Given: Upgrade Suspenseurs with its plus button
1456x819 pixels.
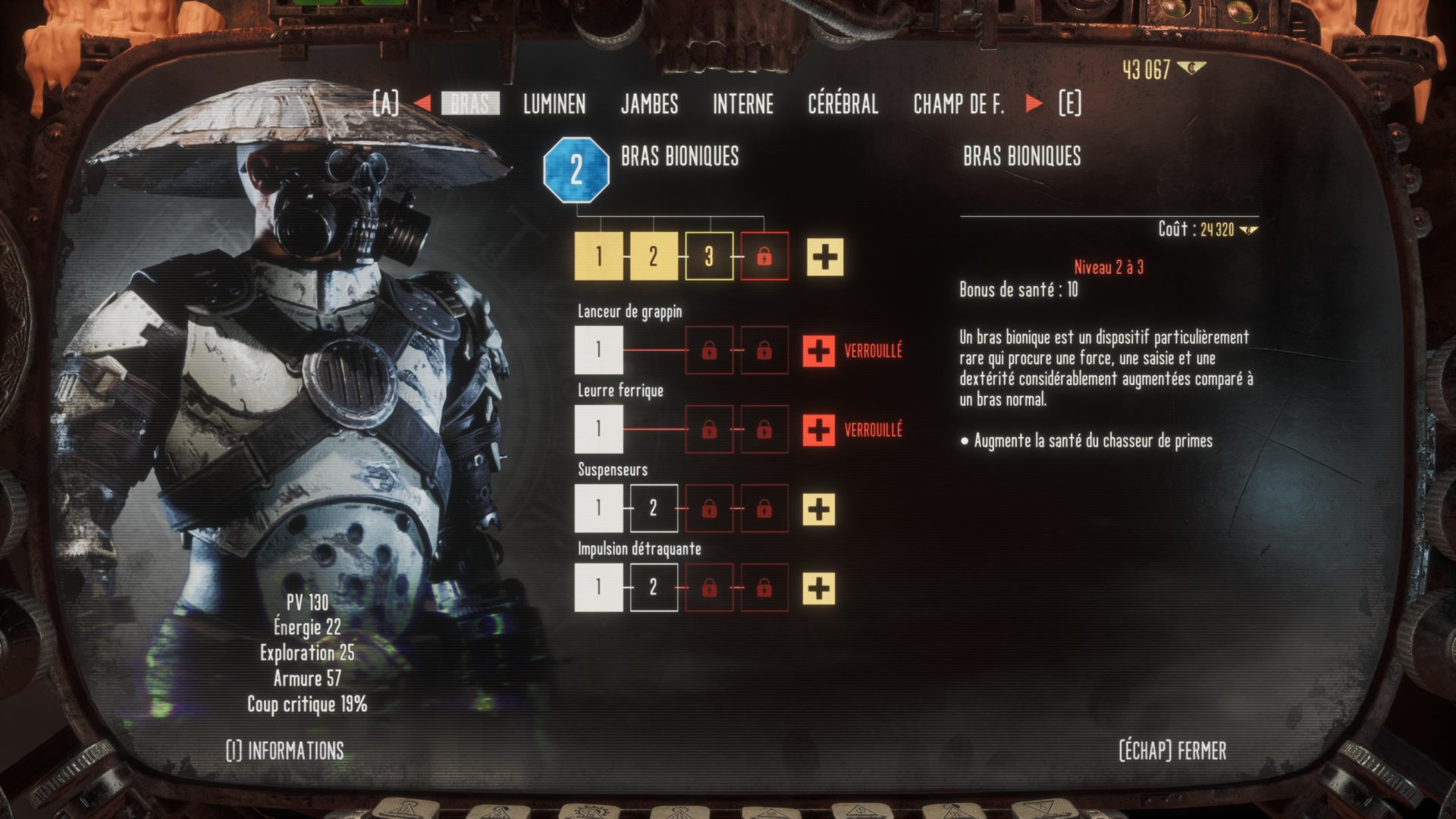Looking at the screenshot, I should (x=819, y=509).
